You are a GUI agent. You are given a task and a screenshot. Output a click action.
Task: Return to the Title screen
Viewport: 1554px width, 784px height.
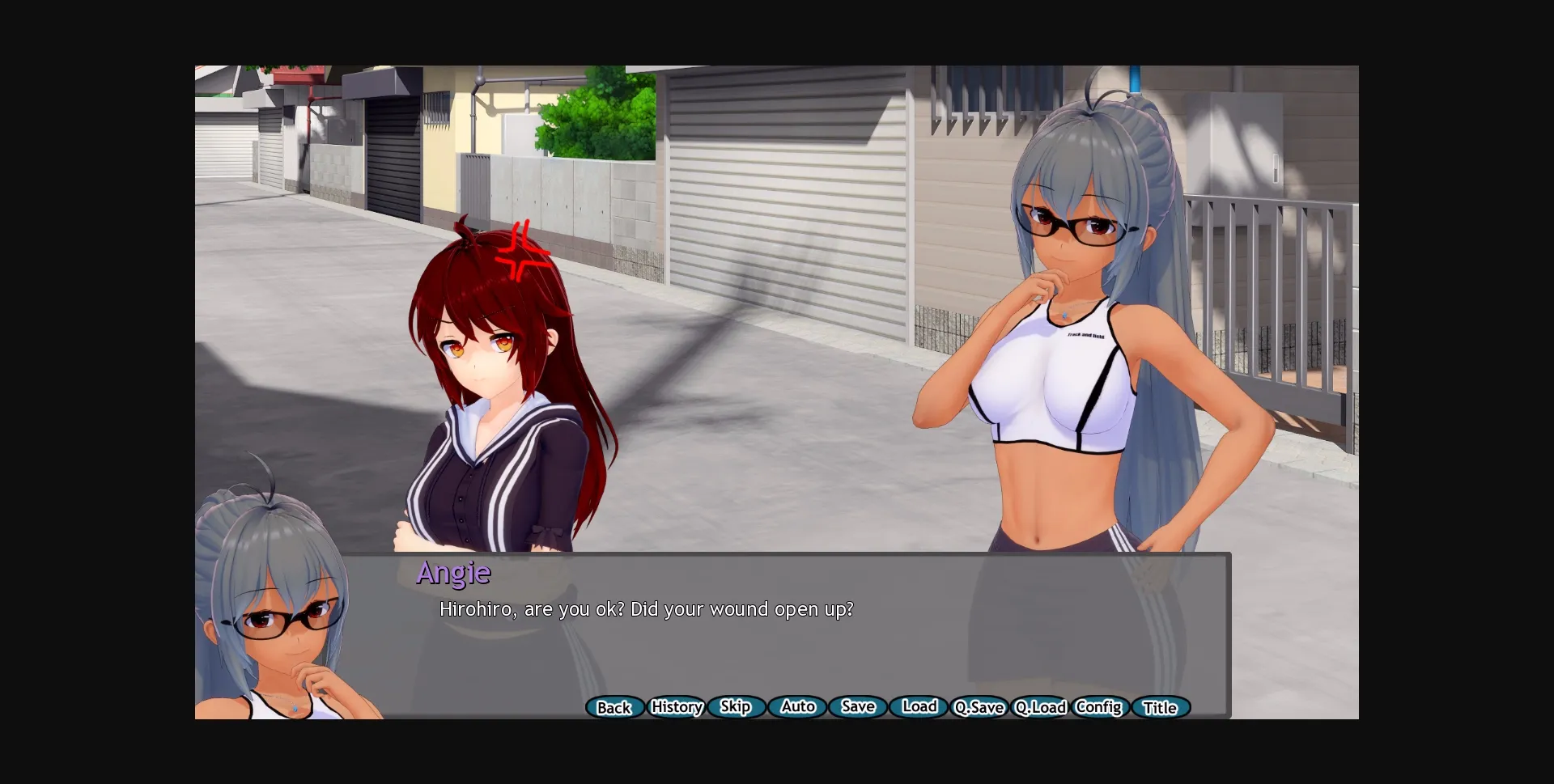(x=1160, y=707)
